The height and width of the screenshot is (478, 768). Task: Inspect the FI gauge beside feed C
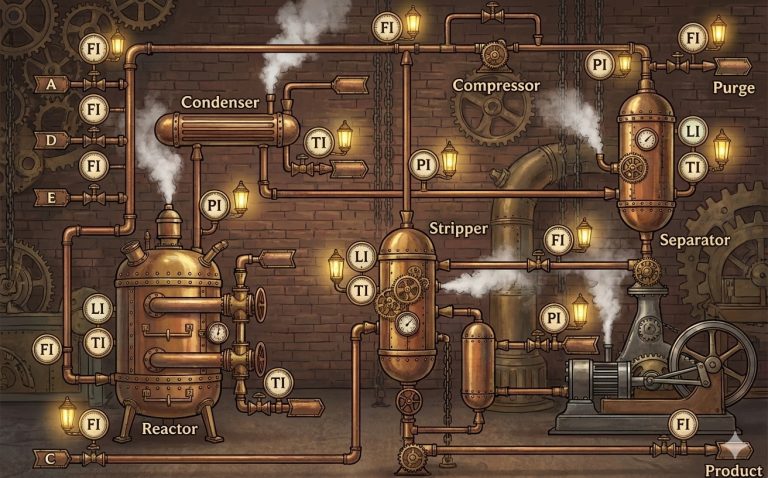click(x=93, y=424)
